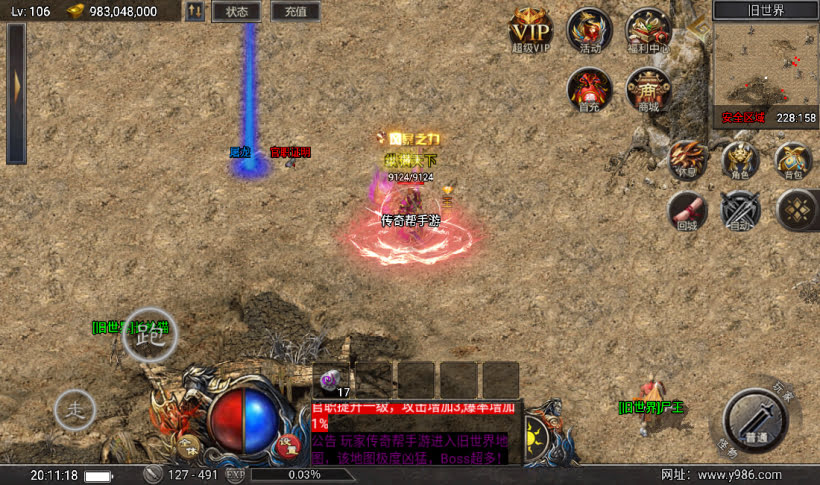Activate the 普通 sword attack button

point(756,416)
